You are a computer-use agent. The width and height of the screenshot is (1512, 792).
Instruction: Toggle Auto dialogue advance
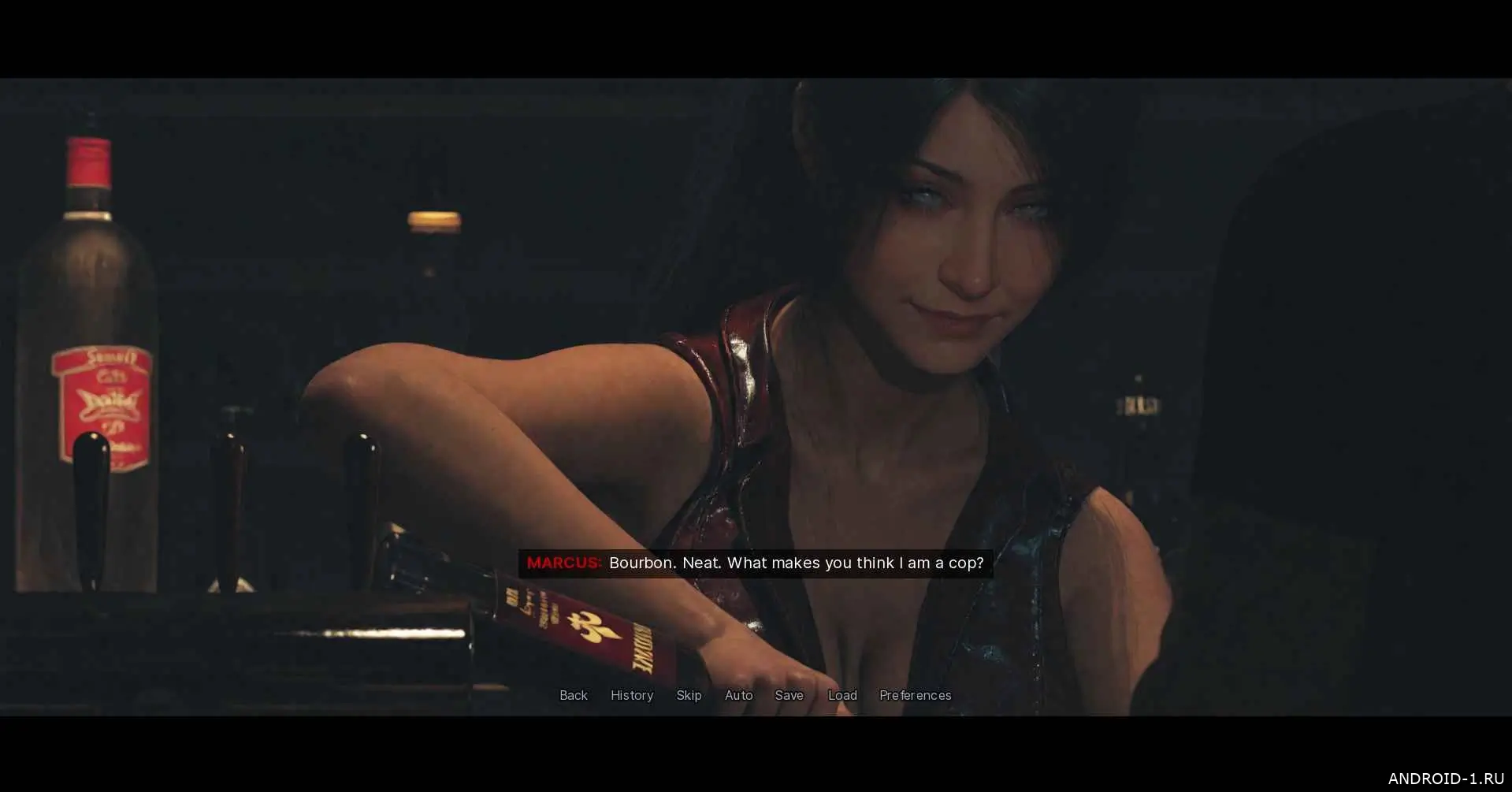coord(738,695)
